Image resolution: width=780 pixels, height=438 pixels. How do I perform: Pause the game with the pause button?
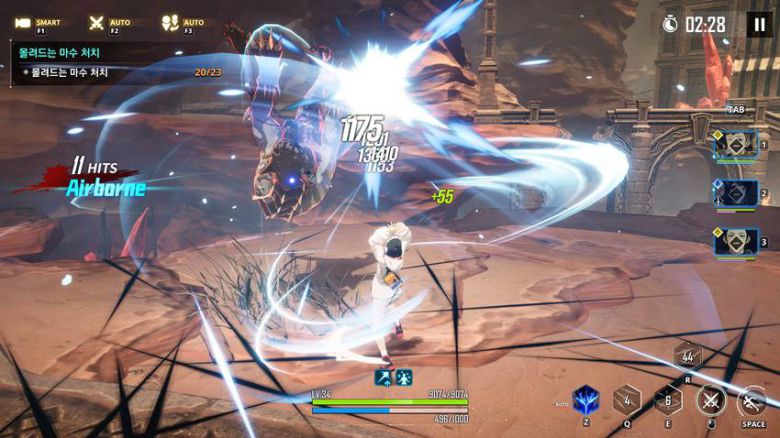point(758,24)
